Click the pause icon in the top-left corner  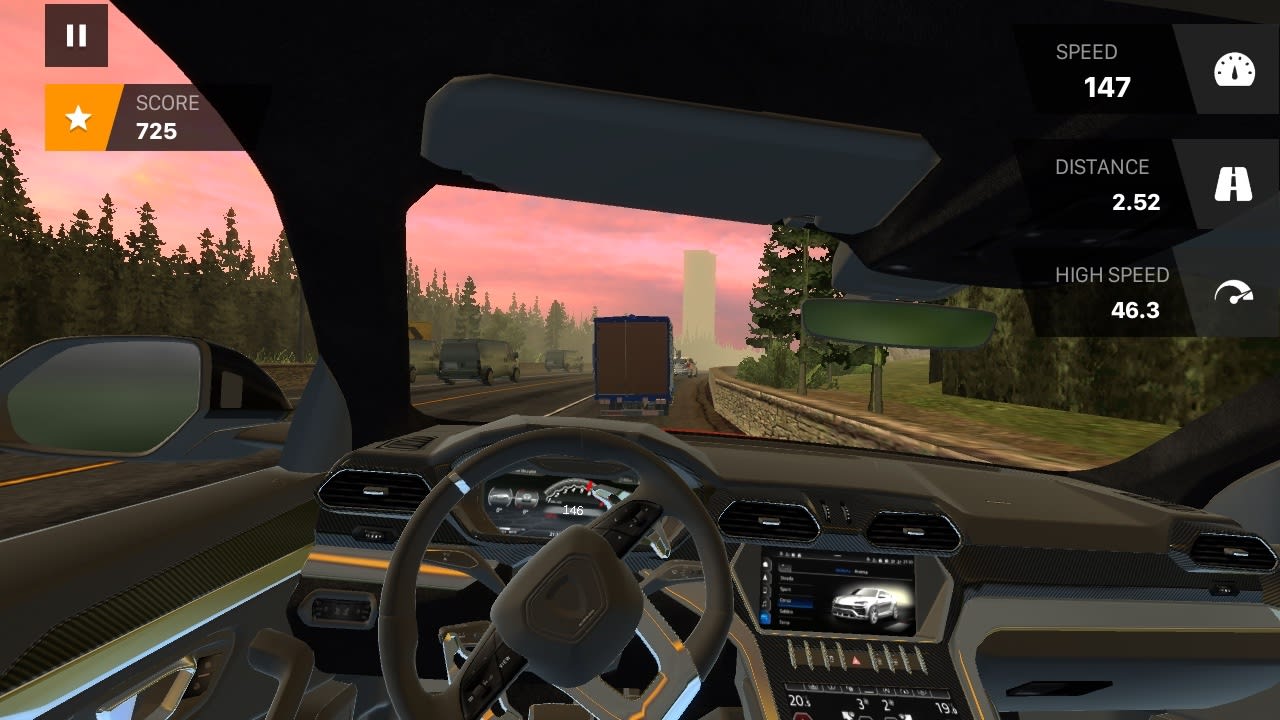[x=76, y=36]
